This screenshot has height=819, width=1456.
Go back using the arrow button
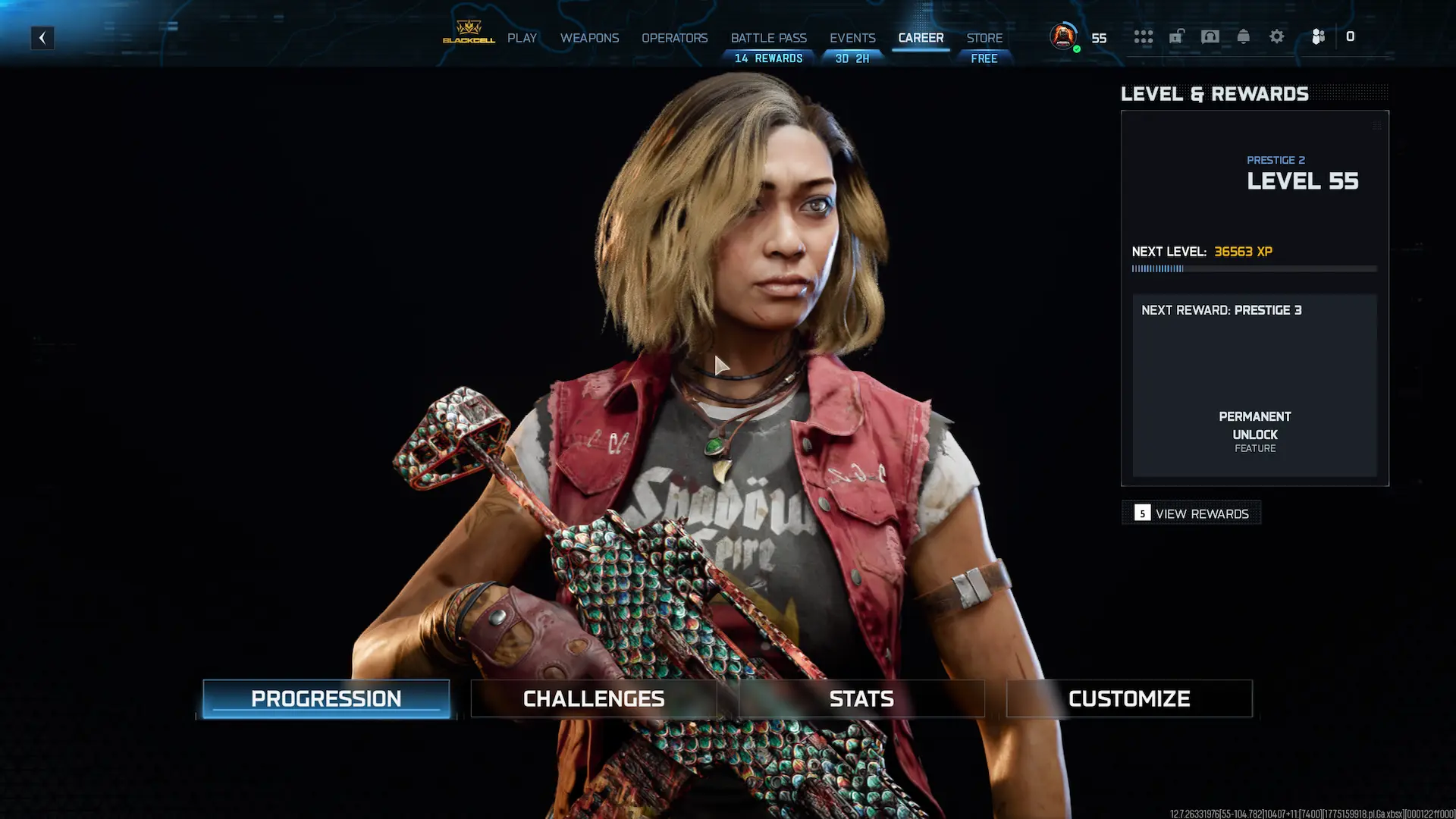coord(42,38)
